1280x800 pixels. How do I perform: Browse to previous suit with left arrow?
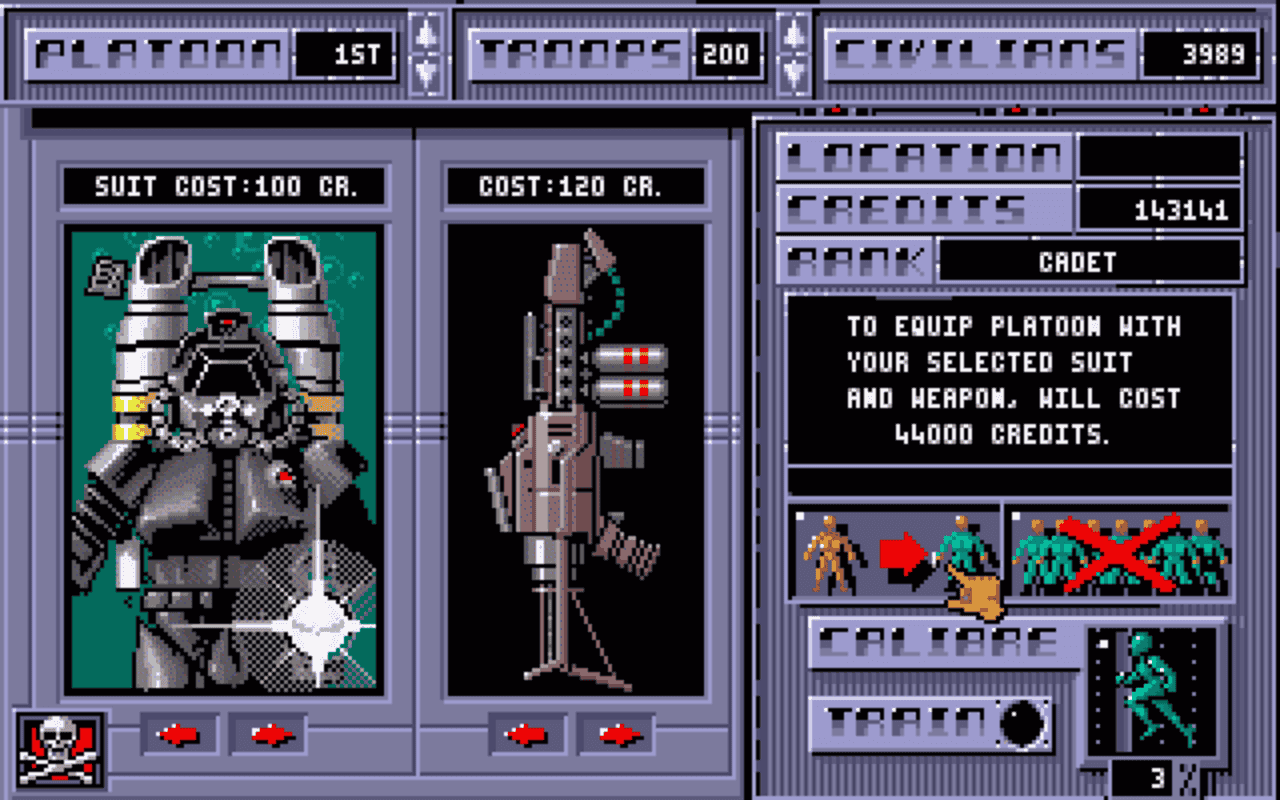point(179,734)
